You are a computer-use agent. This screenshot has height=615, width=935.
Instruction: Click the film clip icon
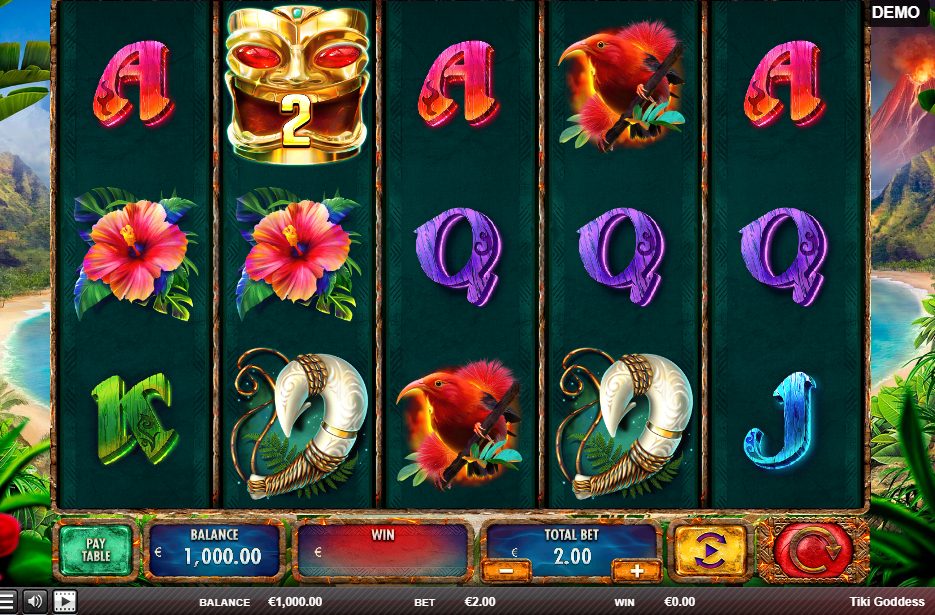[65, 601]
